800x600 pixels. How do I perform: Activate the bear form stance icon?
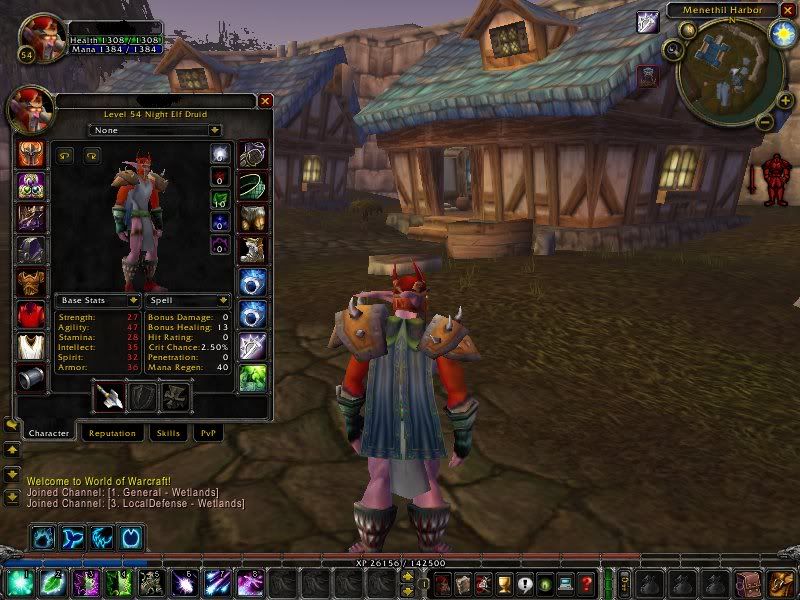pos(43,538)
